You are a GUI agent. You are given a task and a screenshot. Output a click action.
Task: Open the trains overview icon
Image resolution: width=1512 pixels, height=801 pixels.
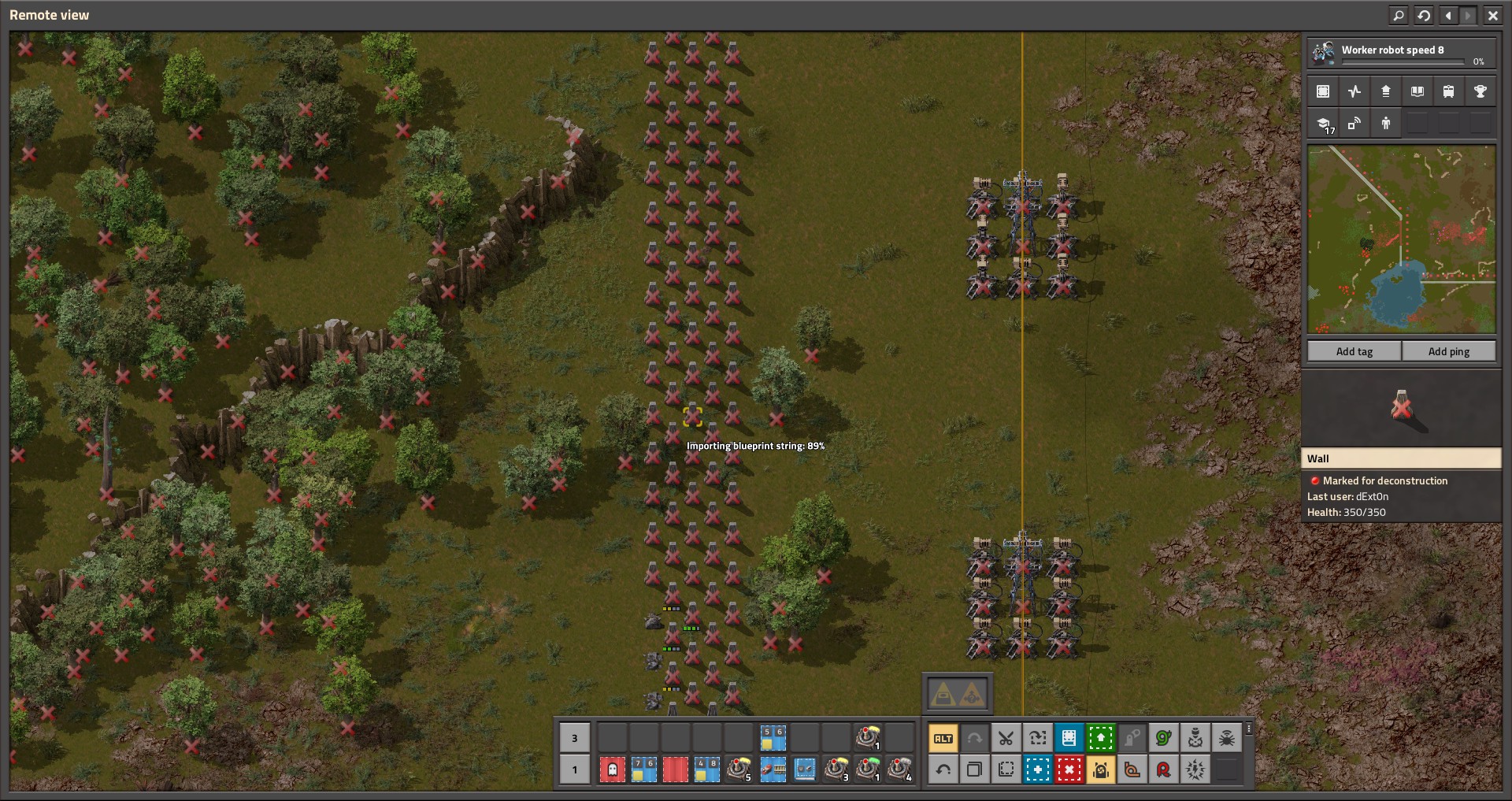[1448, 91]
